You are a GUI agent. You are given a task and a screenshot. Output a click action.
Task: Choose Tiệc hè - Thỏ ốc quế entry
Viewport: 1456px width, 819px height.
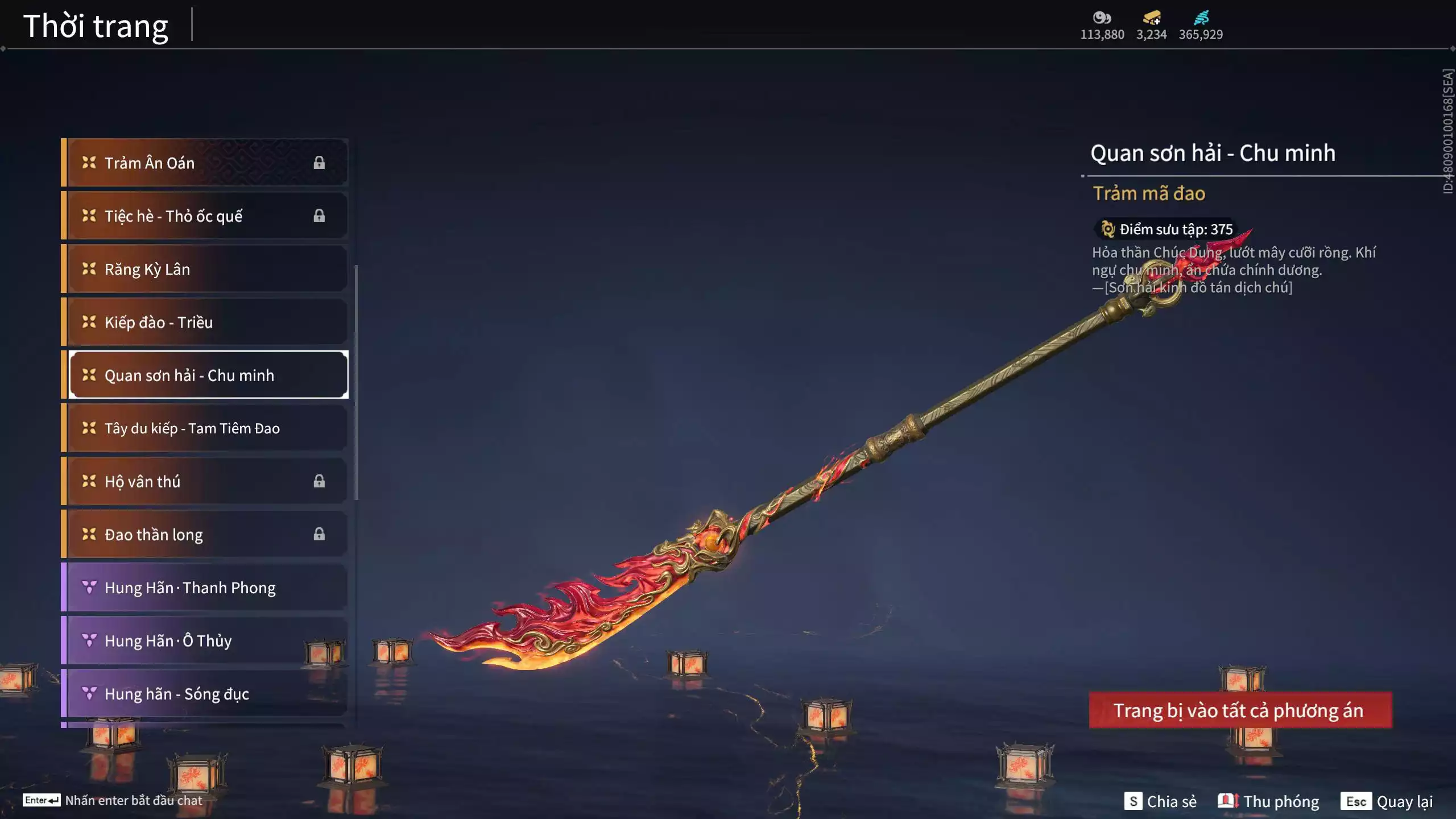(205, 216)
